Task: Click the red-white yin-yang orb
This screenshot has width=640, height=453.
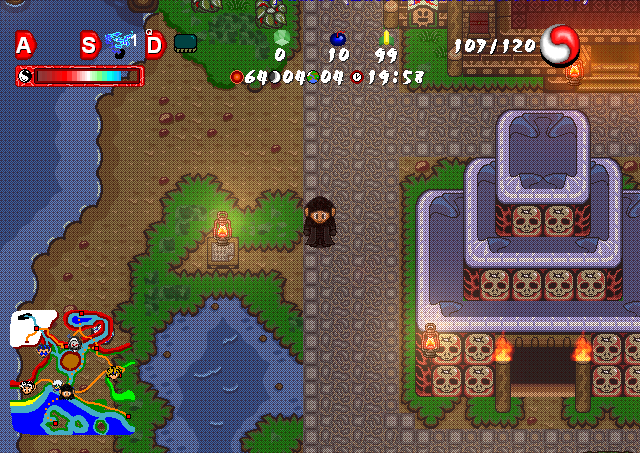Action: 560,43
